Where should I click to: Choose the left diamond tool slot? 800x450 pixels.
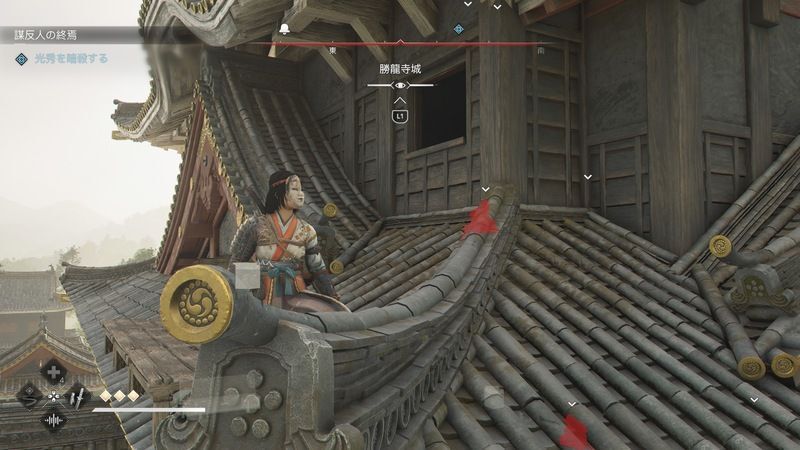click(30, 396)
